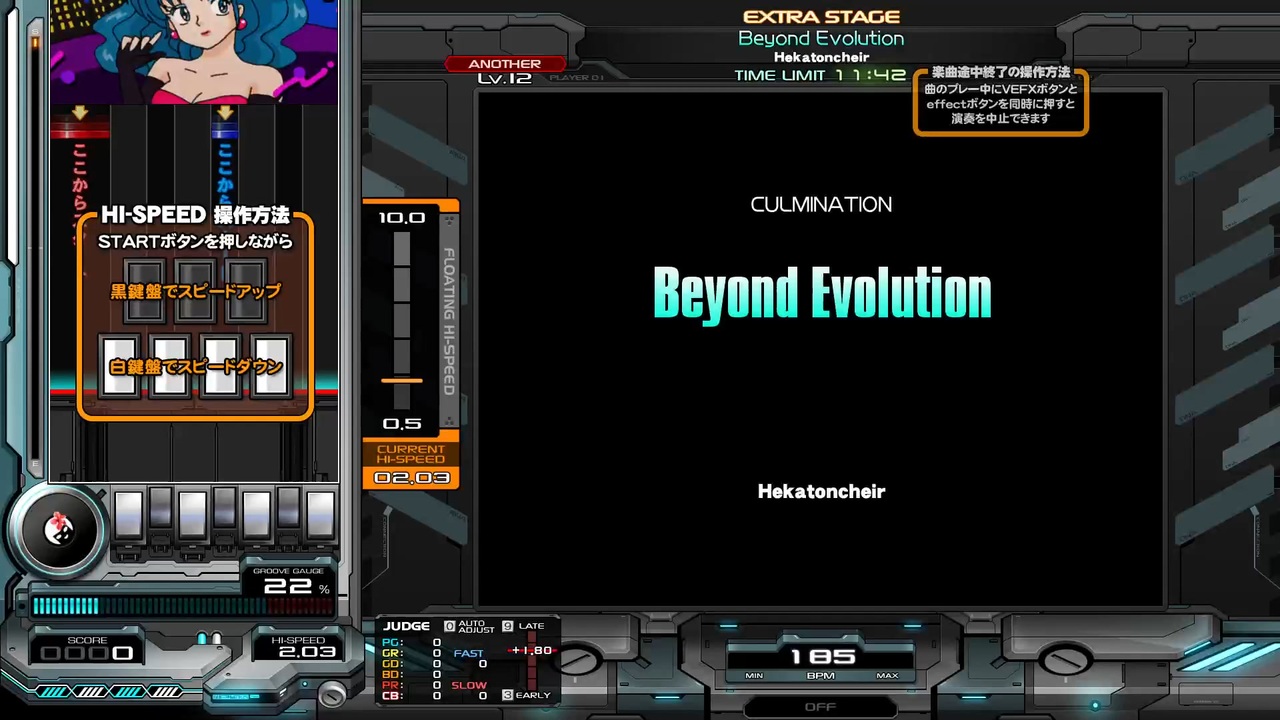Click the EXTRA STAGE banner icon
This screenshot has width=1280, height=720.
tap(821, 16)
